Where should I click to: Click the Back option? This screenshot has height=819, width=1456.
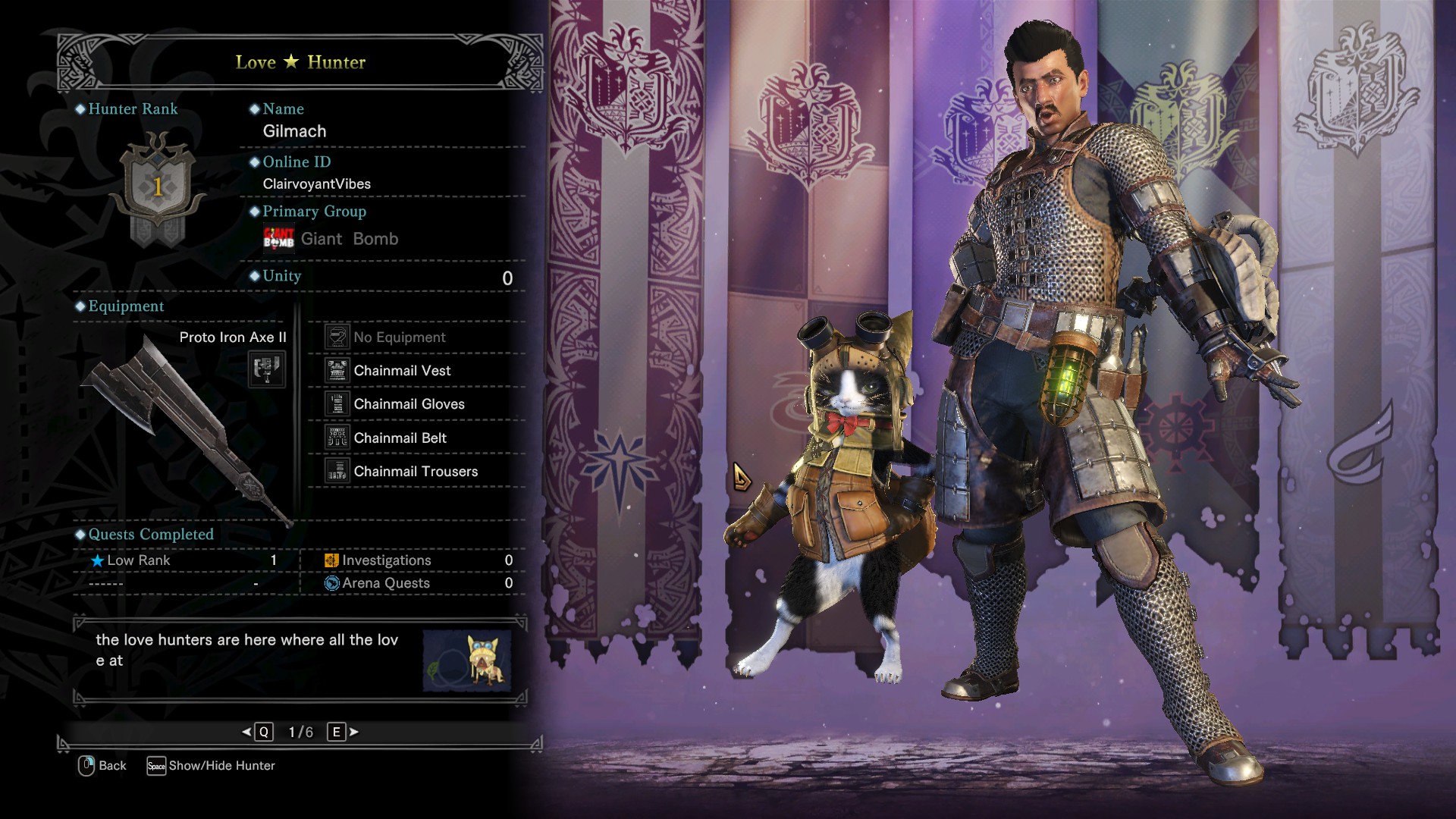click(102, 766)
